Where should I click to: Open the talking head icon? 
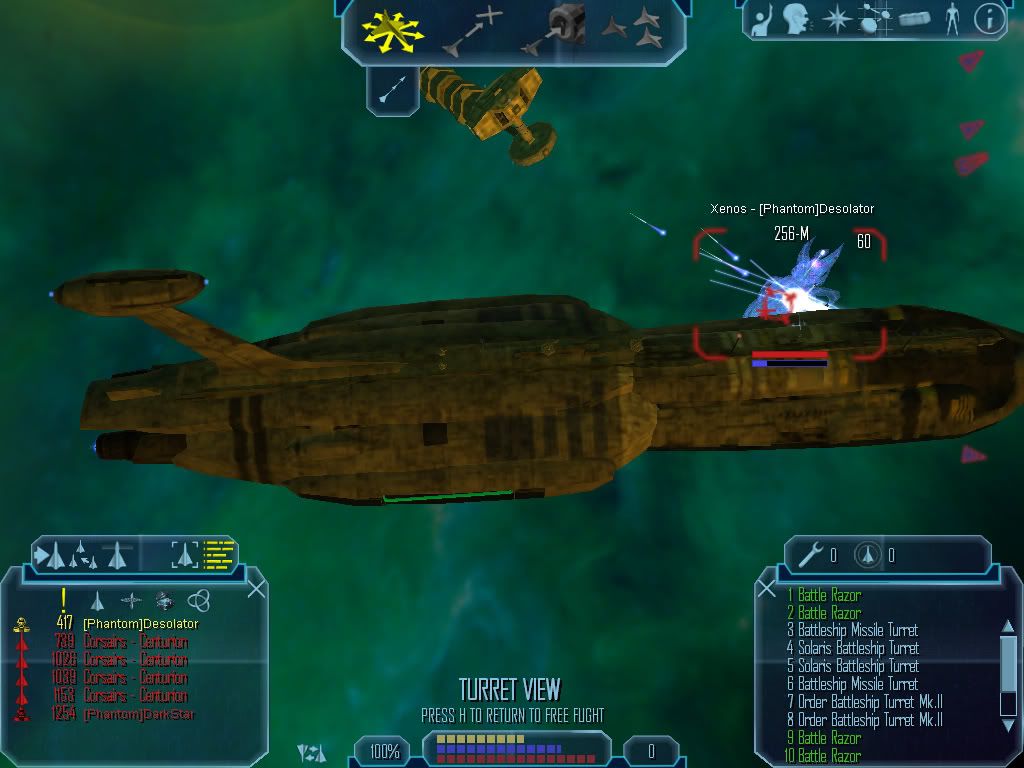[x=796, y=19]
